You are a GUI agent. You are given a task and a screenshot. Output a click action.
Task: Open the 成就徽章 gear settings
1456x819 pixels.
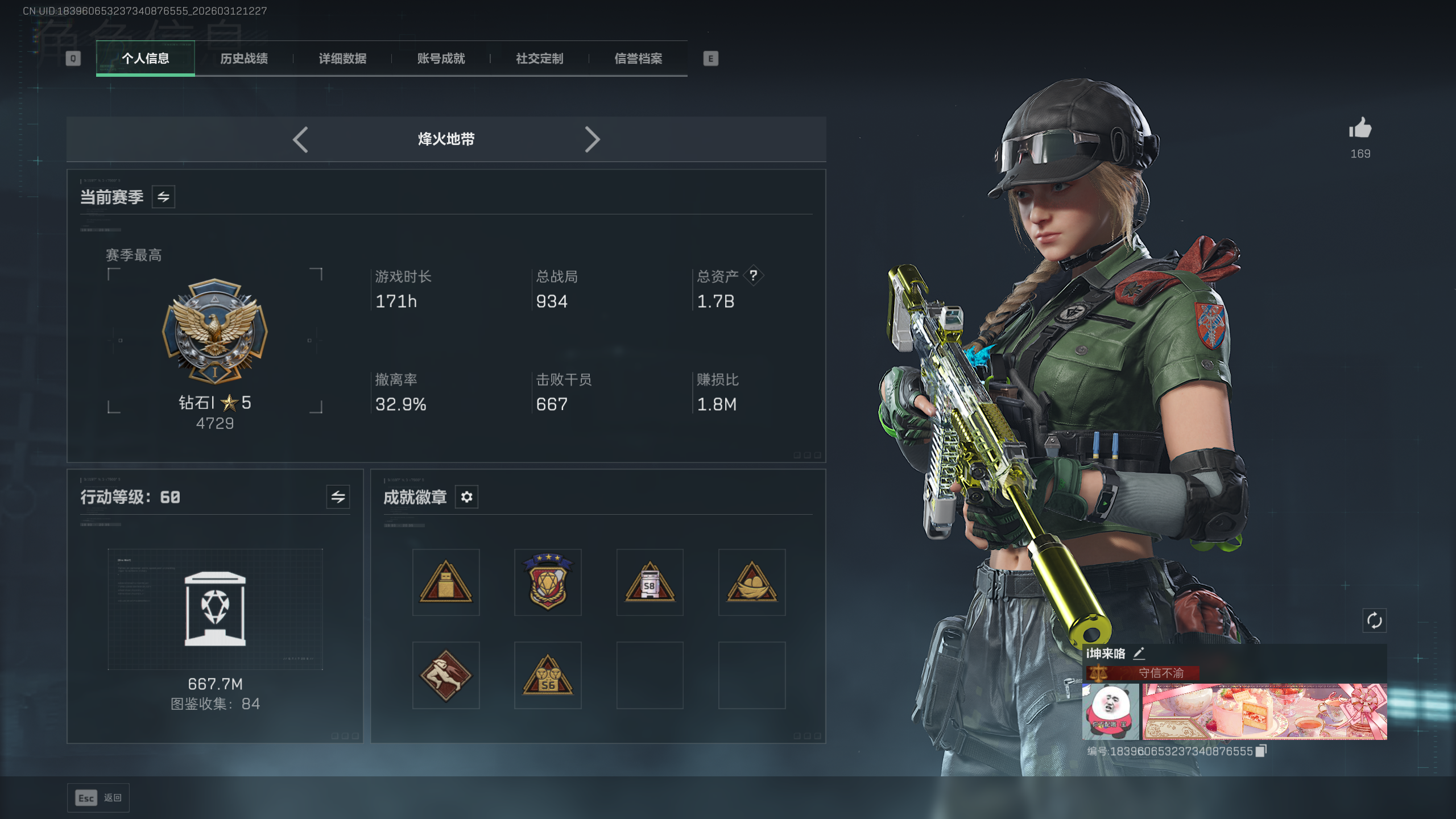tap(466, 497)
